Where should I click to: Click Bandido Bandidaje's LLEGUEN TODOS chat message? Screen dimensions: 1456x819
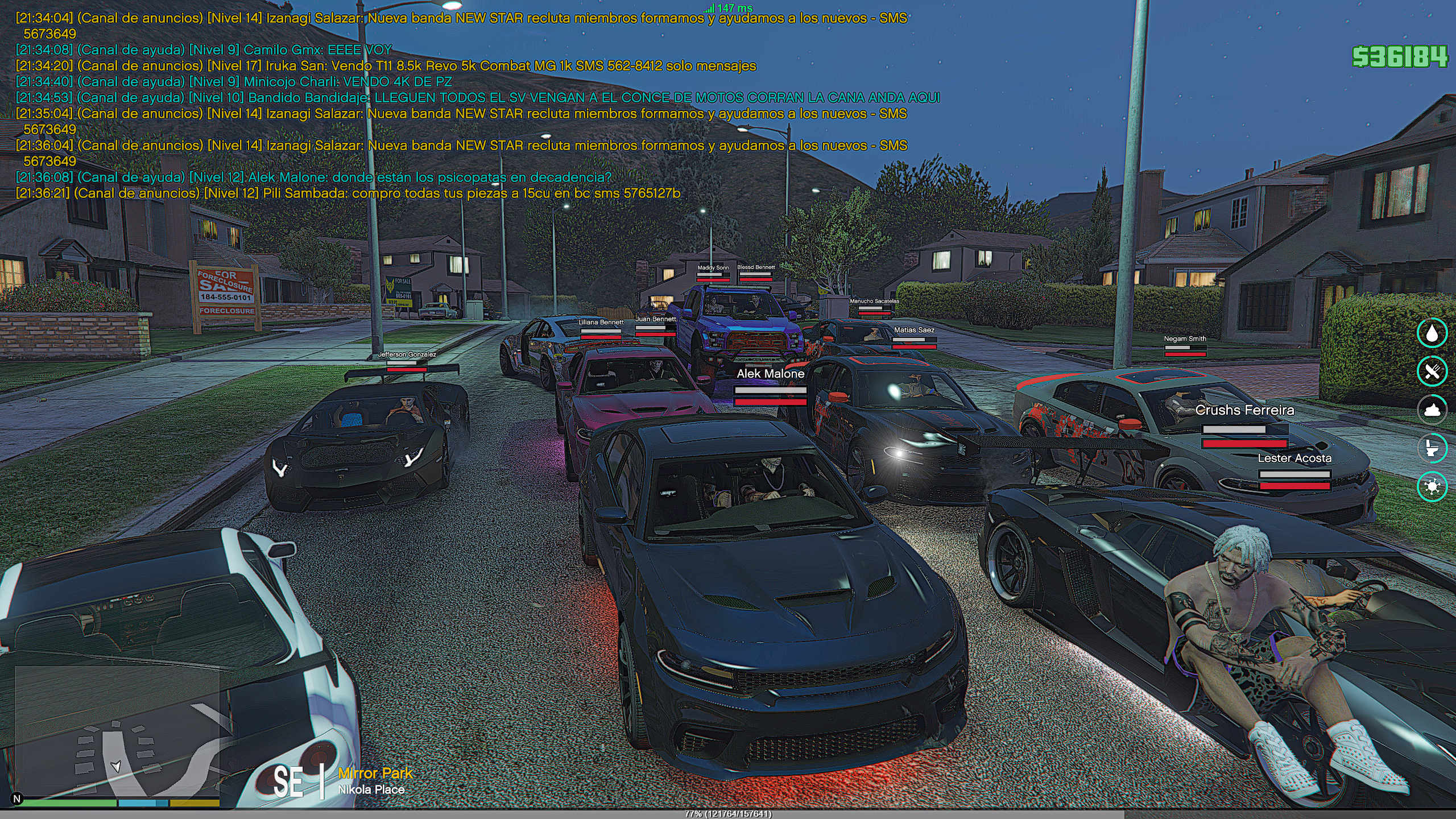[478, 98]
